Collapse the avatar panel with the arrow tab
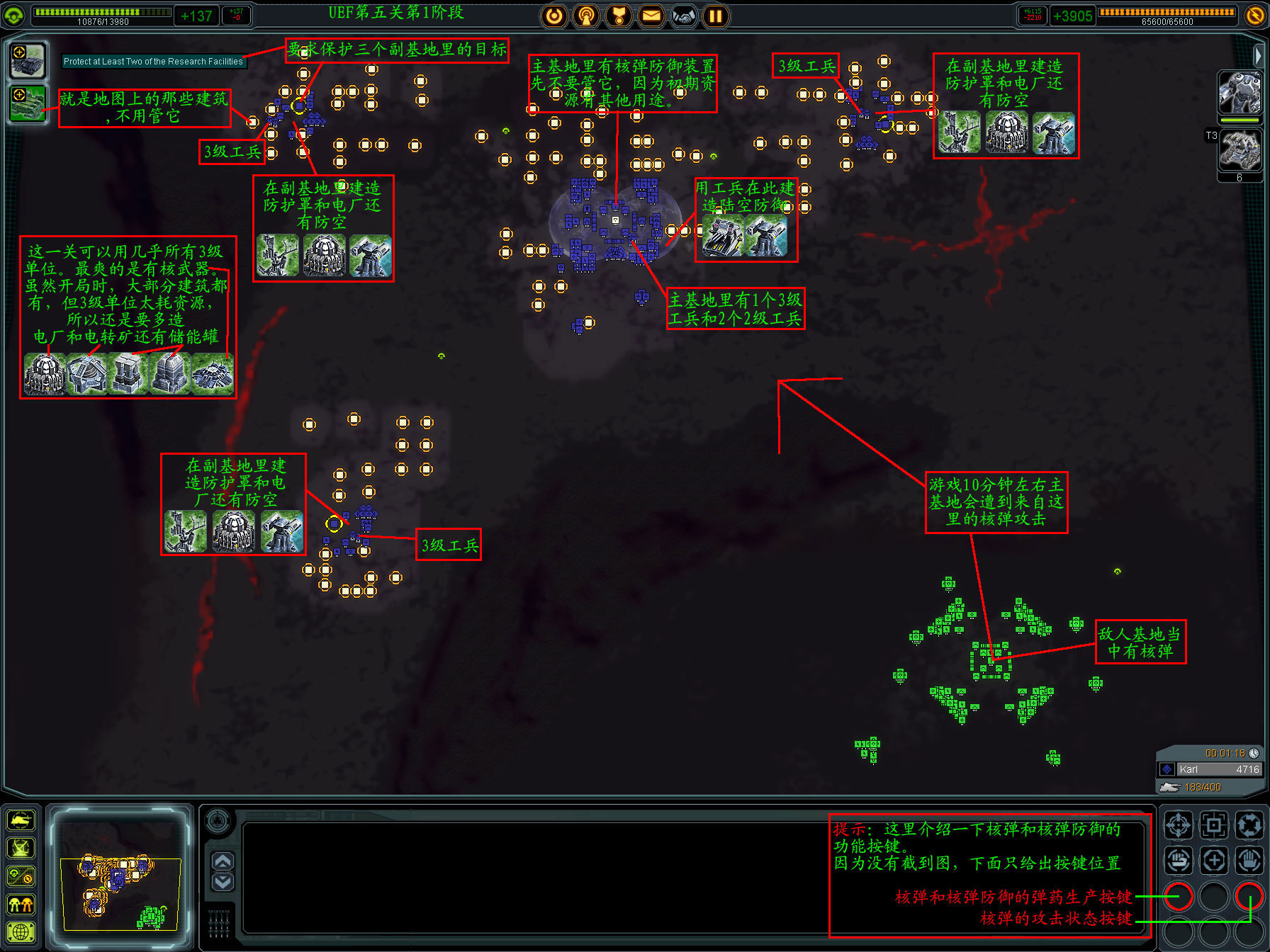The width and height of the screenshot is (1270, 952). click(1258, 55)
